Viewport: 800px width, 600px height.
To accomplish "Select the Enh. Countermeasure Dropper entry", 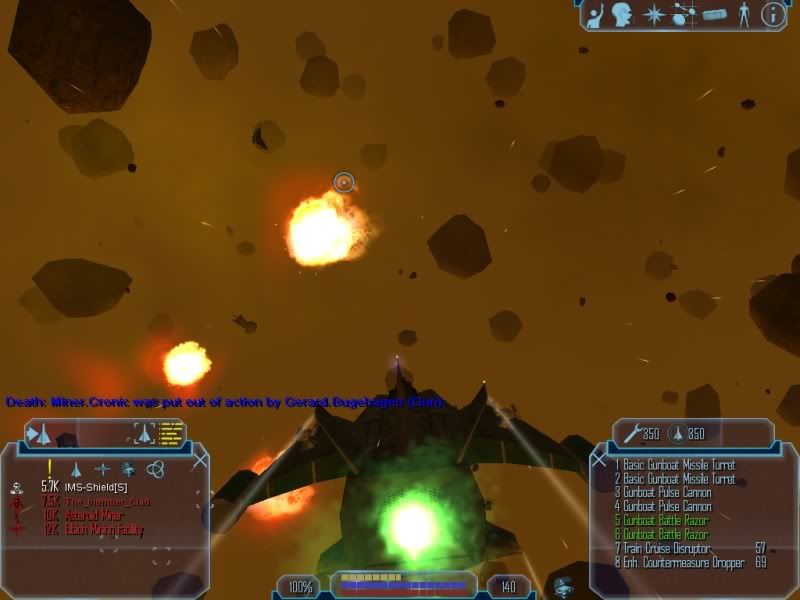I will coord(682,562).
